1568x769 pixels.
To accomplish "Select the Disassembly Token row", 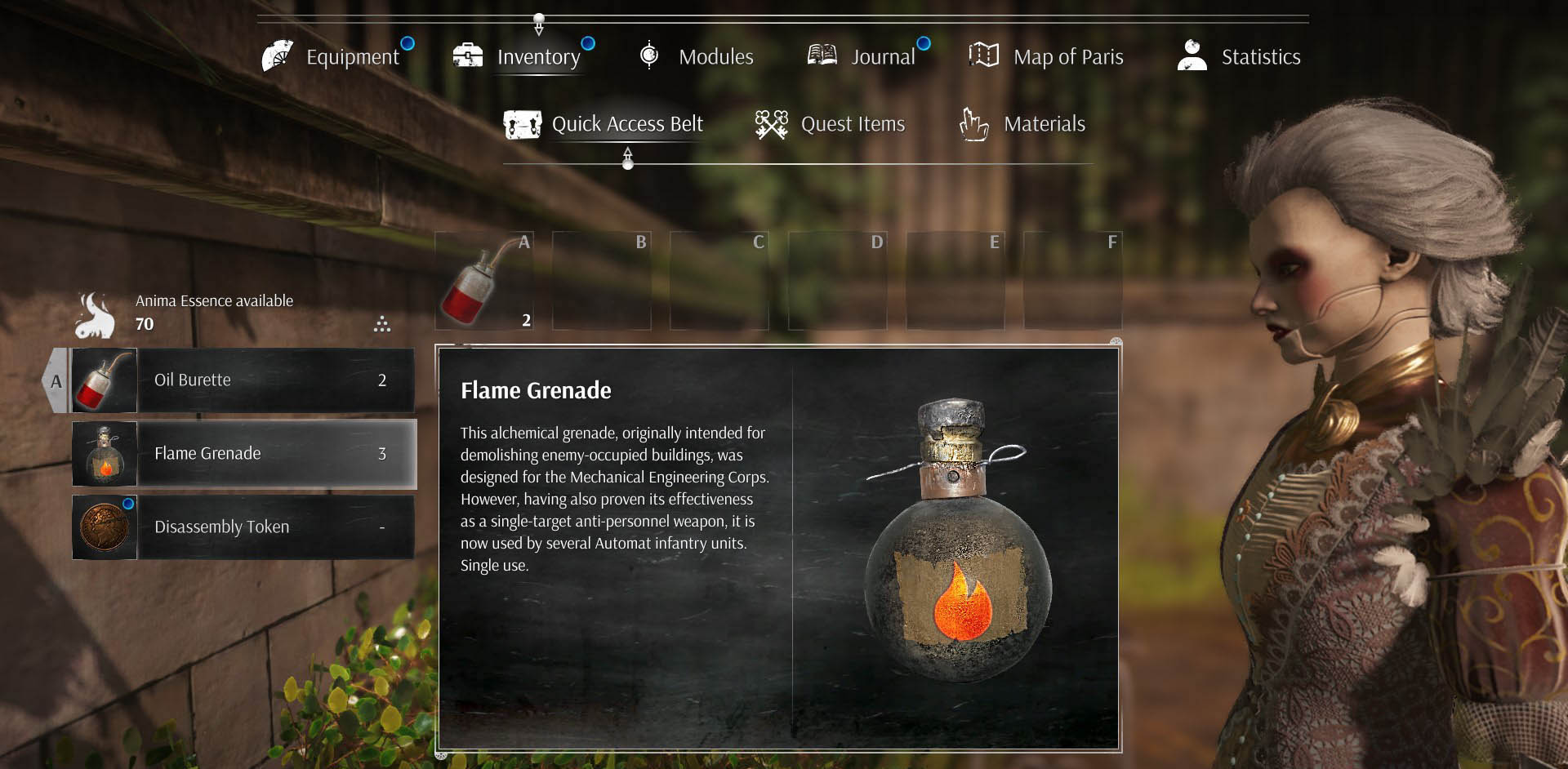I will tap(243, 527).
